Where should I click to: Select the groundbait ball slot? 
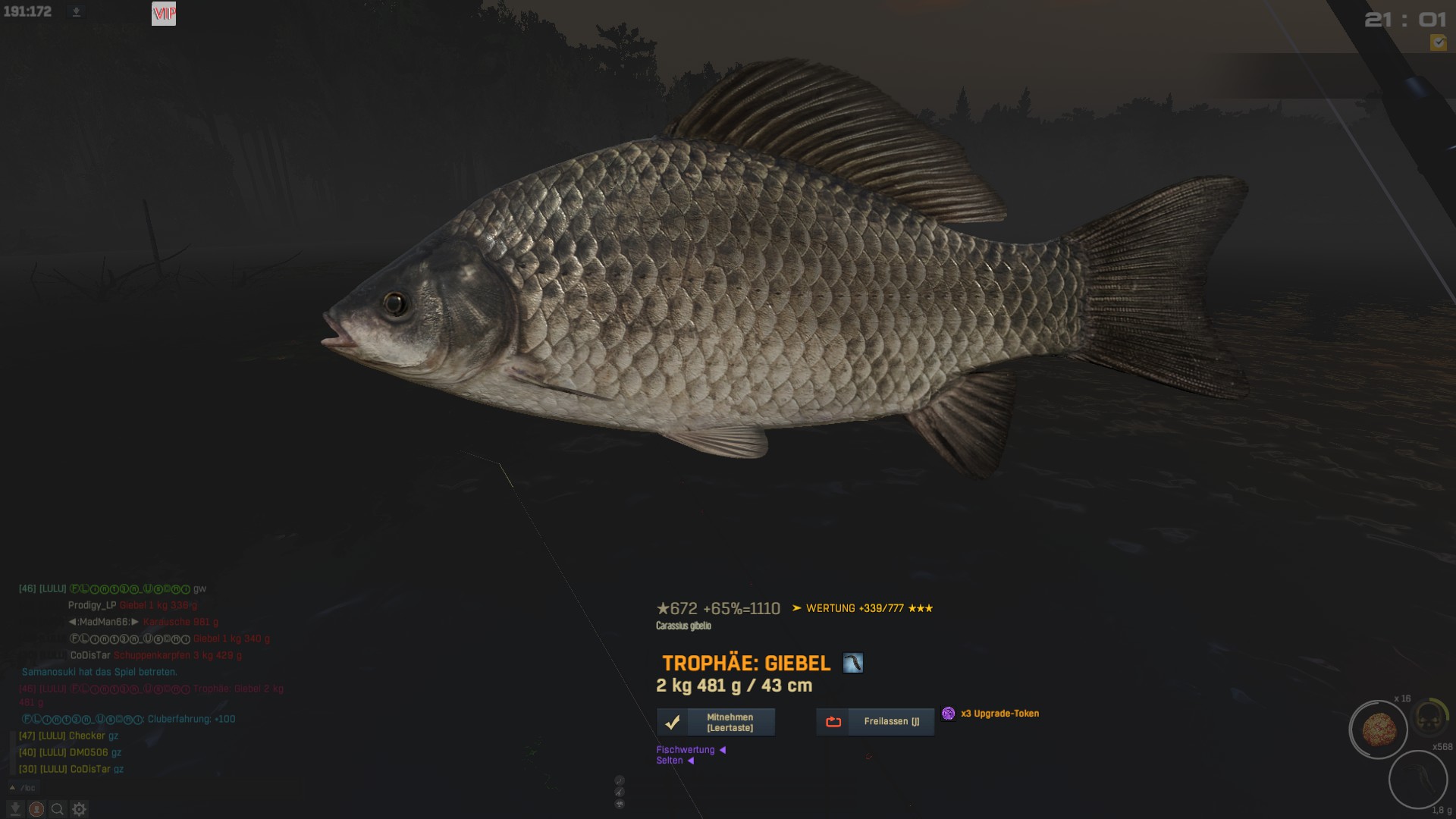tap(1378, 730)
